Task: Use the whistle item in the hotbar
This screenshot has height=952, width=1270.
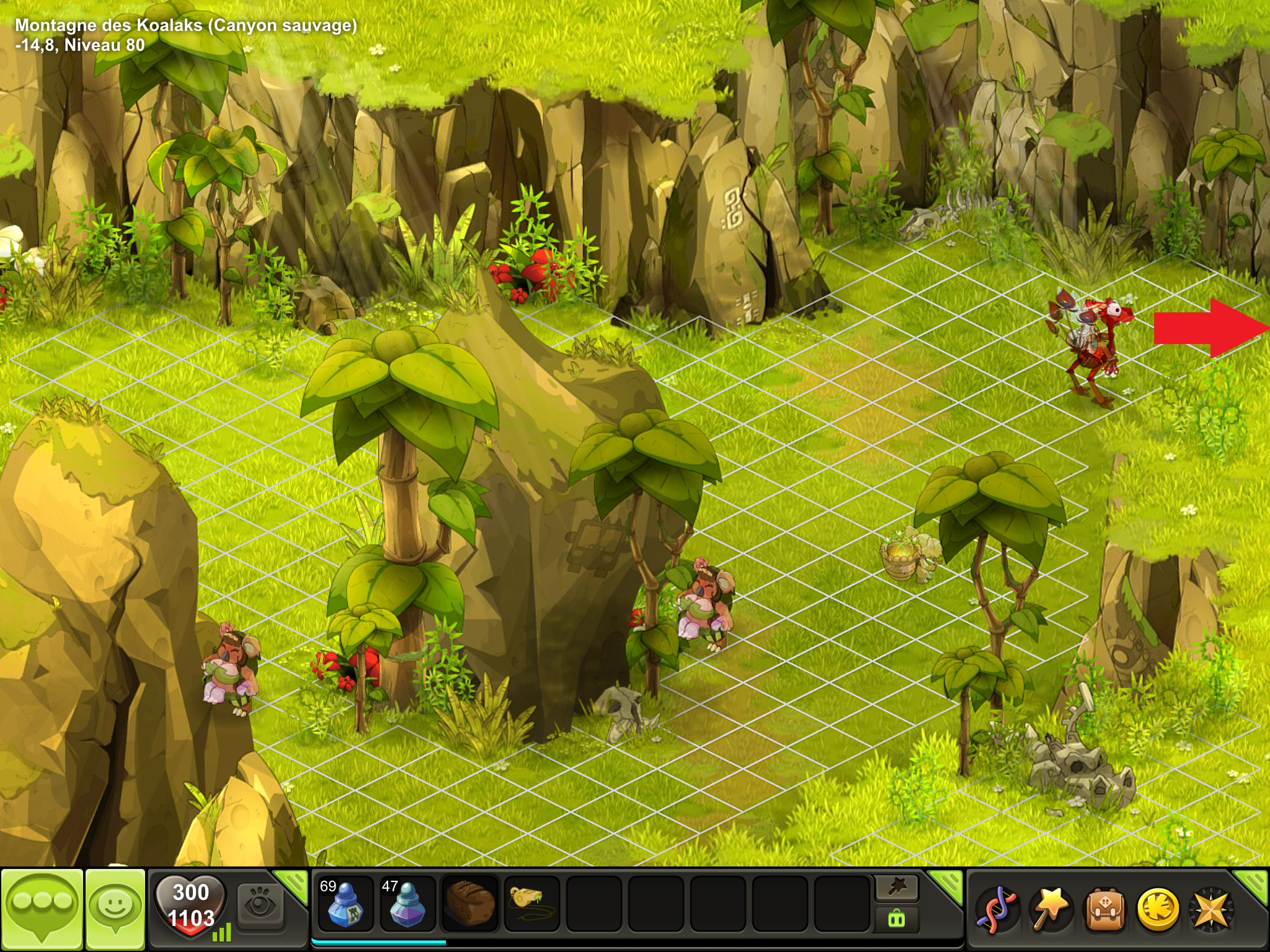Action: (532, 904)
